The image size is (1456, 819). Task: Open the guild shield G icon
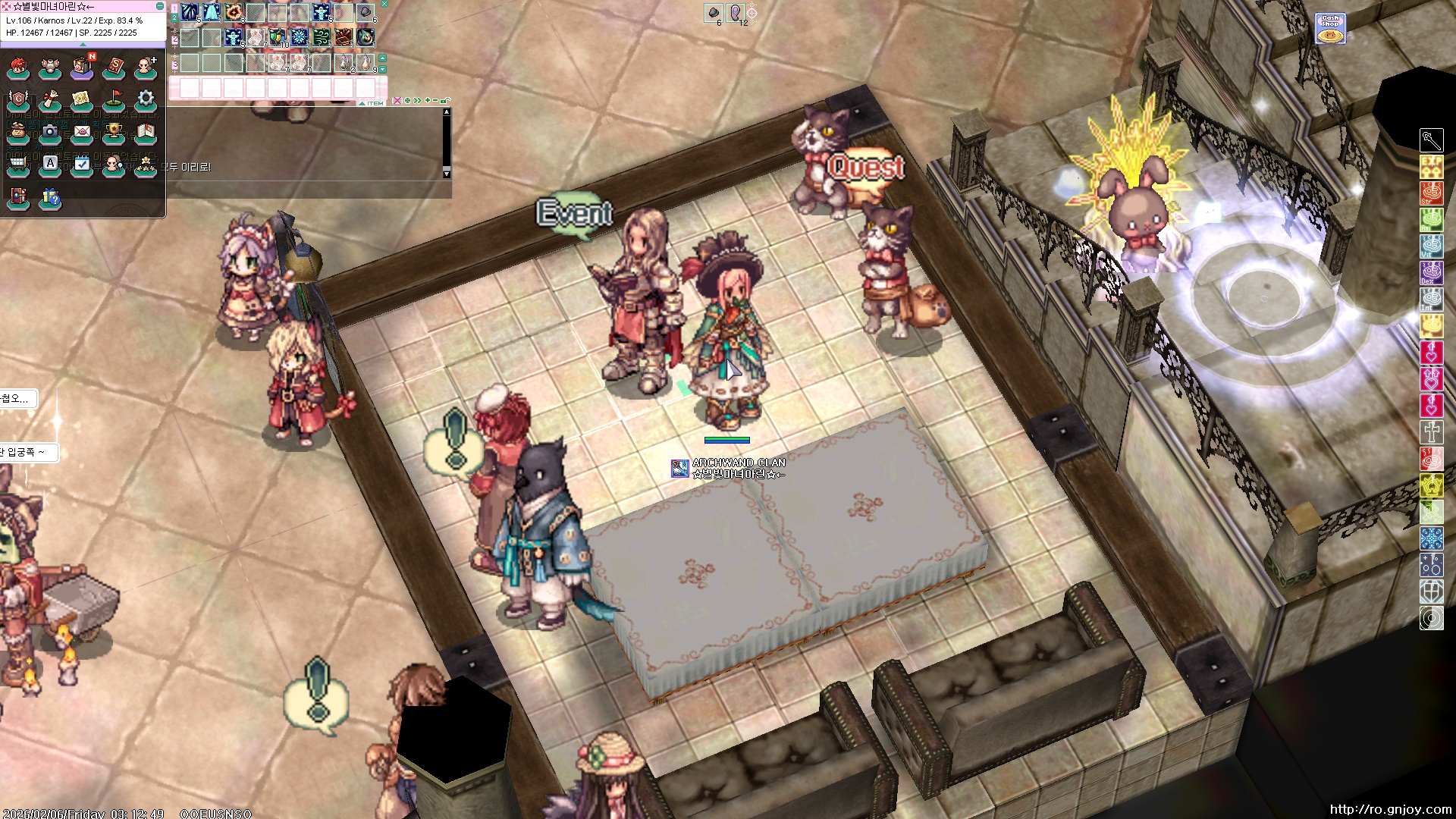[x=18, y=99]
